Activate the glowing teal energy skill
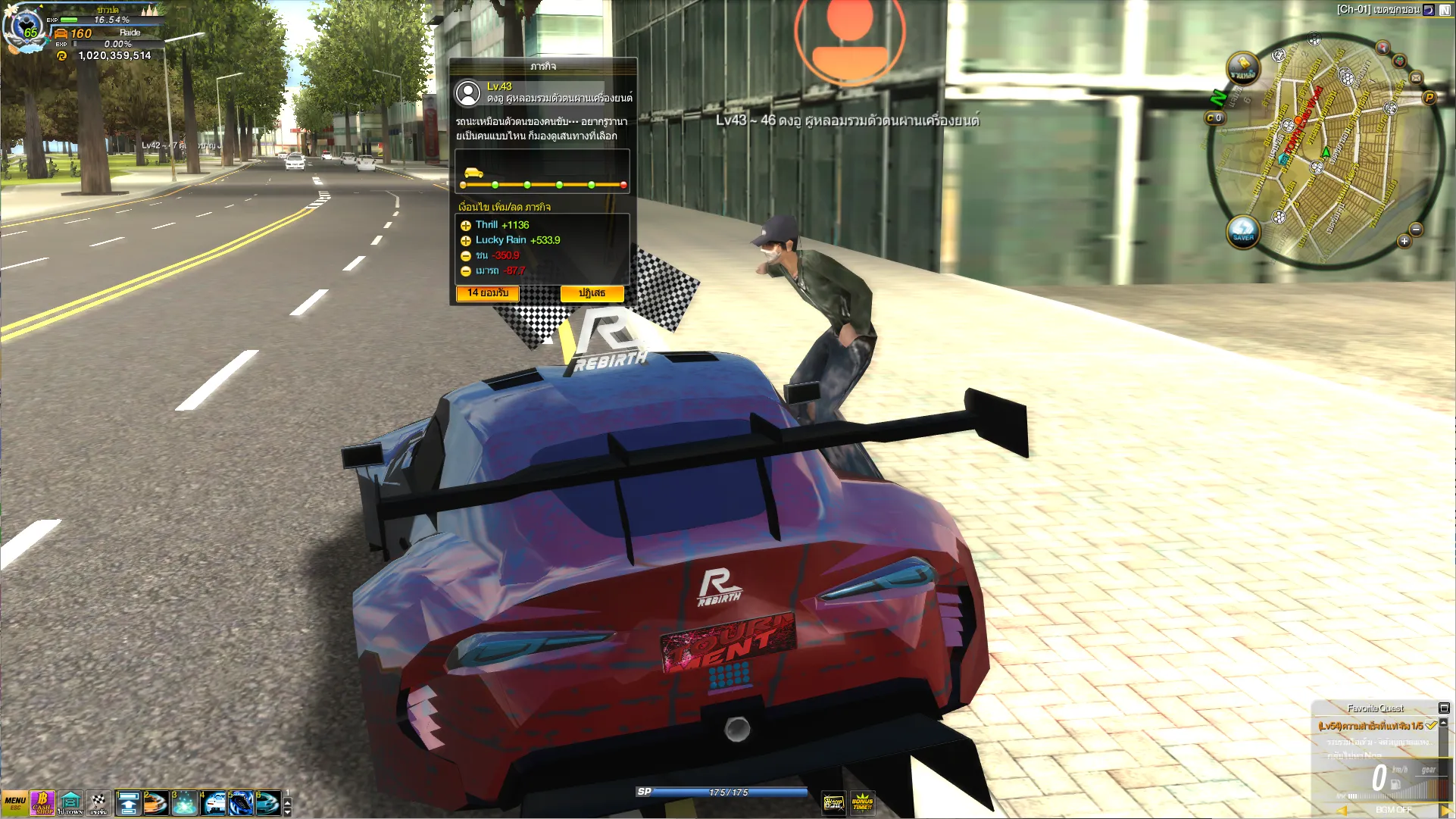The width and height of the screenshot is (1456, 819). (184, 803)
